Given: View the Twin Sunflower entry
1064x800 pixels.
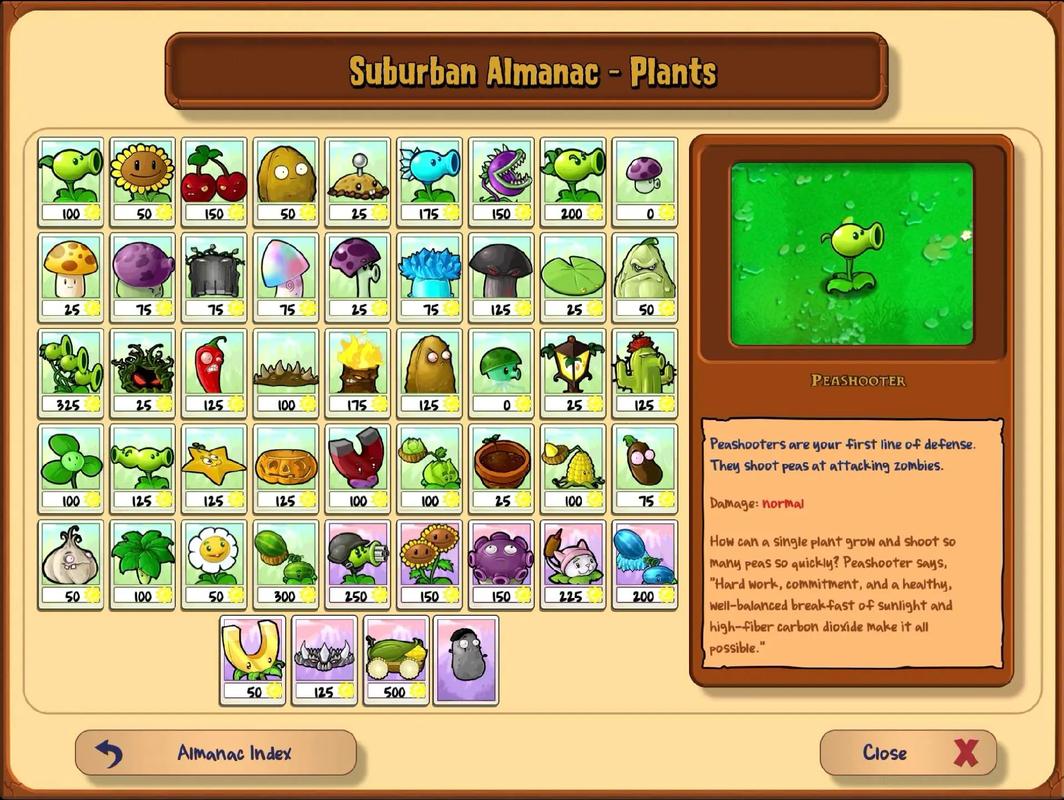Looking at the screenshot, I should point(429,564).
